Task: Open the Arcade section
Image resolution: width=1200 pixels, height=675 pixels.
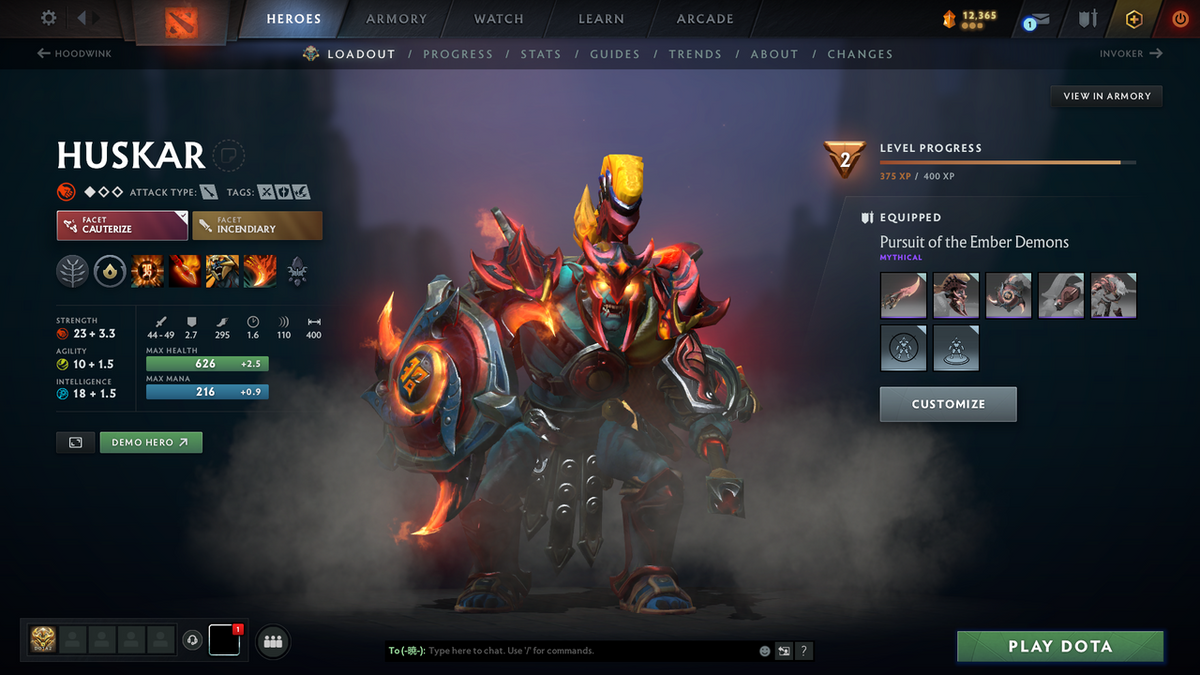Action: point(705,19)
